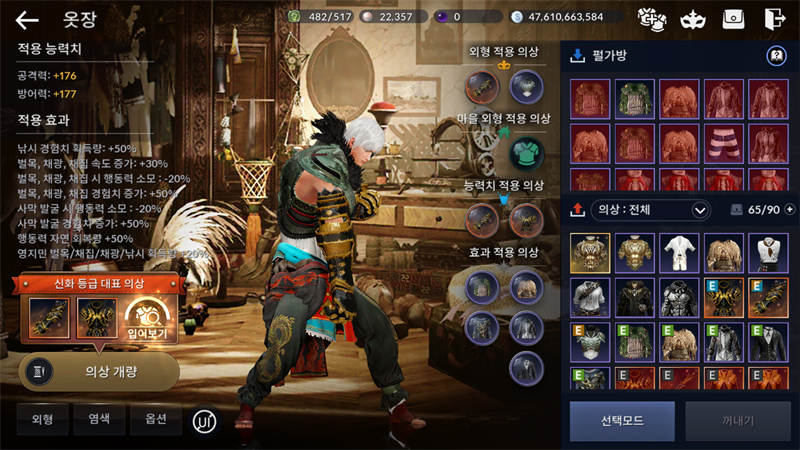Click the 꺼내기 take-out button
The height and width of the screenshot is (450, 800).
(x=737, y=421)
